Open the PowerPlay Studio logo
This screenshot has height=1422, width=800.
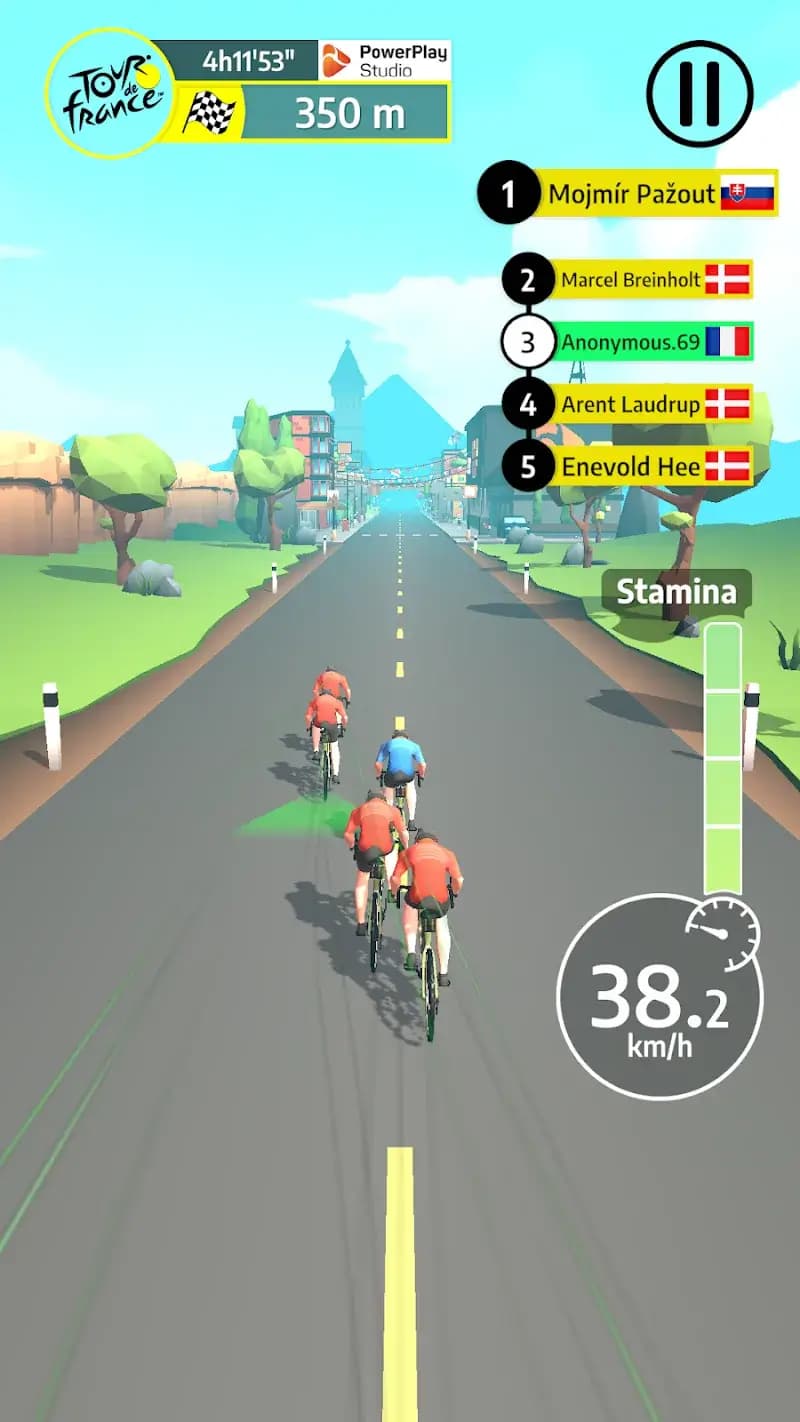[385, 61]
